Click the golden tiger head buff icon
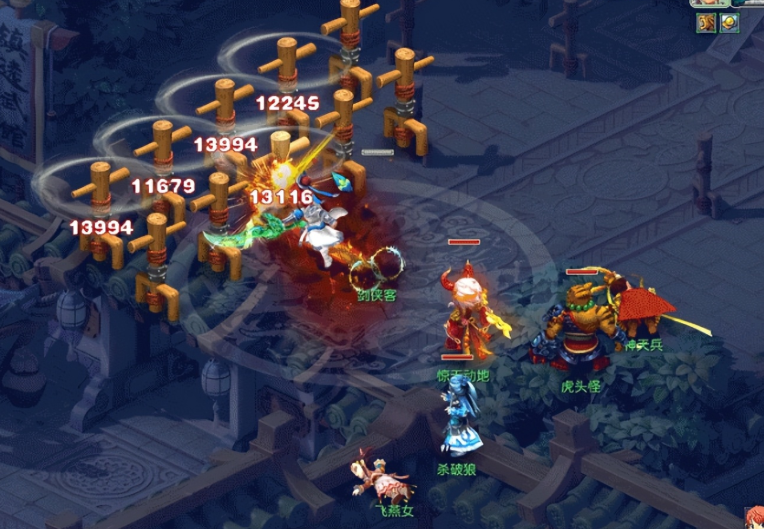The height and width of the screenshot is (529, 764). click(707, 22)
